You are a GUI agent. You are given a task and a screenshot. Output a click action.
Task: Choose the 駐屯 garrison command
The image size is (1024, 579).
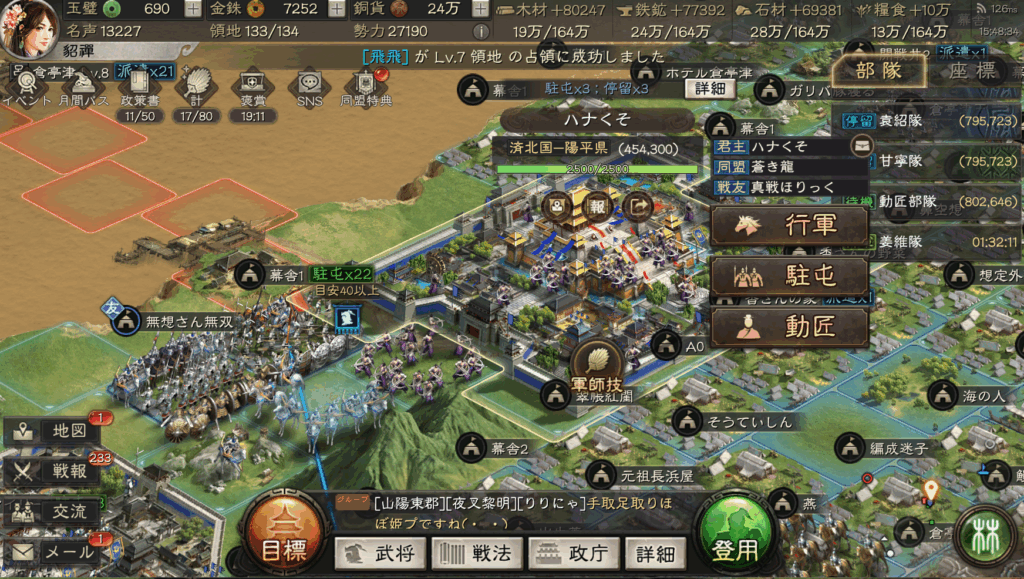click(x=789, y=276)
